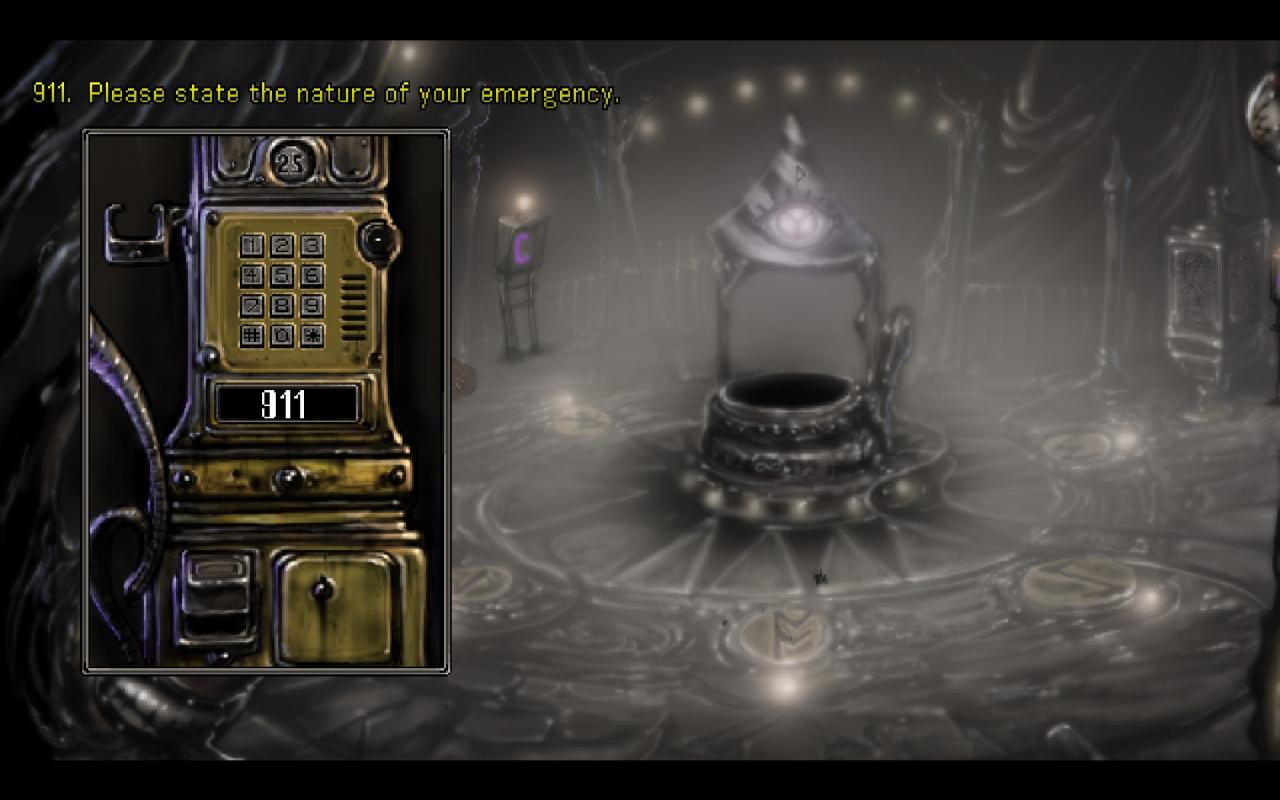Click the payphone's 25-cent coin slot

coord(290,163)
